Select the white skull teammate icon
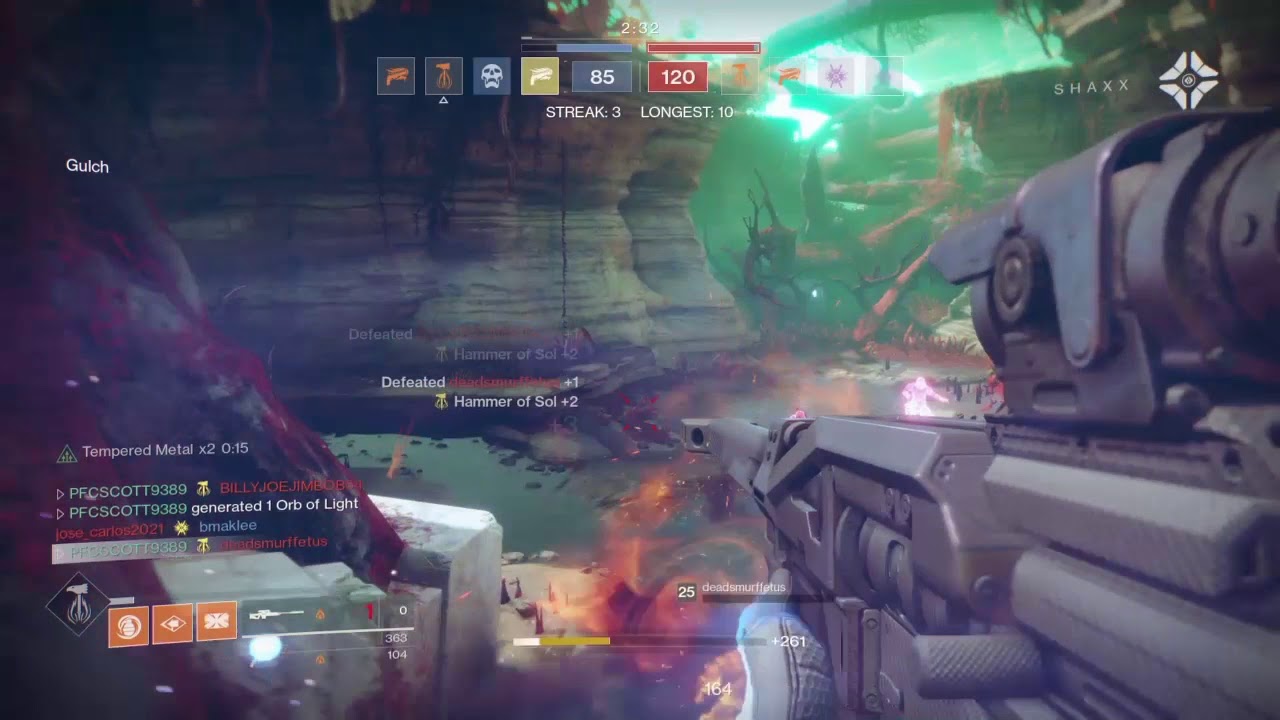 pos(491,77)
